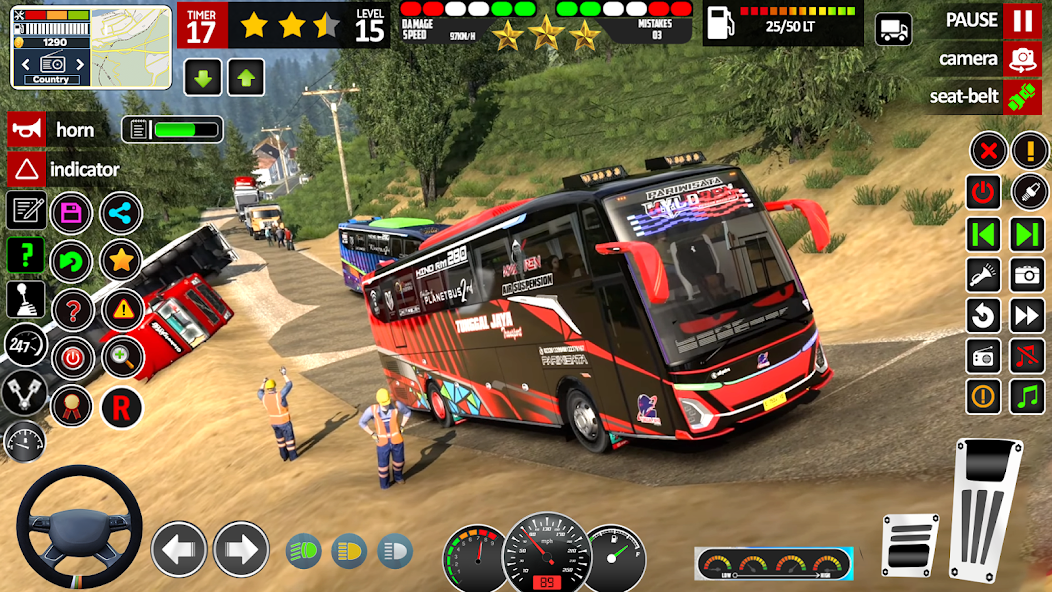Steer right with the right arrow button

tap(241, 549)
